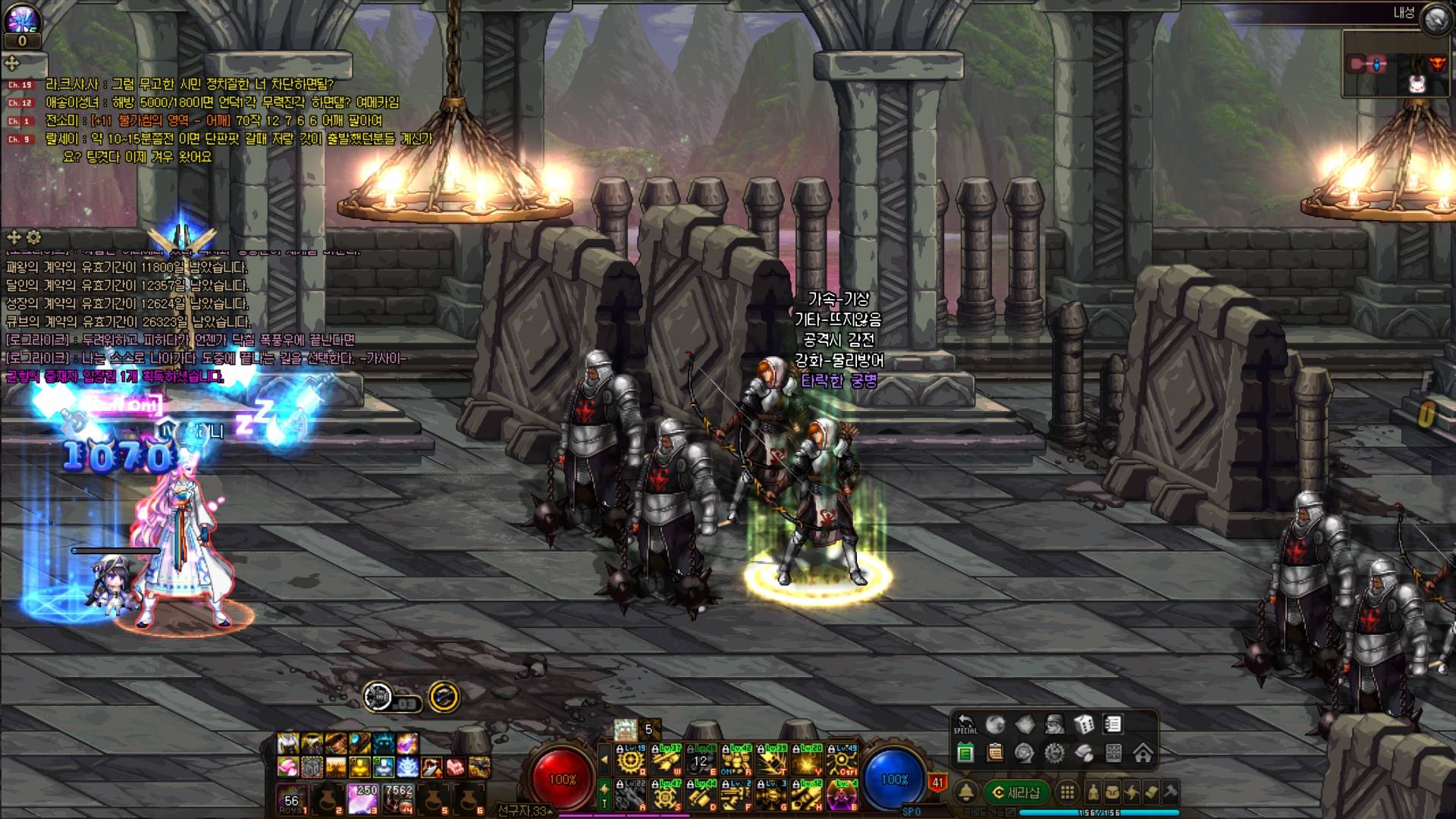Activate the purple skill on the B slot
1456x819 pixels.
tap(842, 795)
